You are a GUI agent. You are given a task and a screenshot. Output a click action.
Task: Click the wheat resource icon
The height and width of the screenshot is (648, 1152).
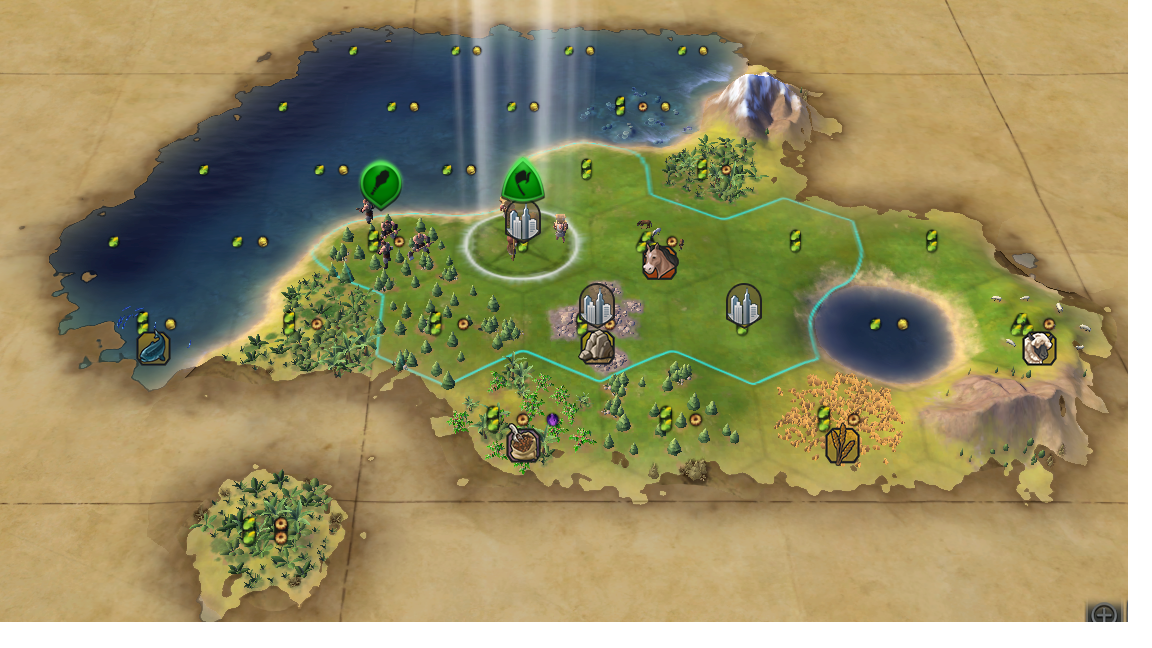[842, 445]
